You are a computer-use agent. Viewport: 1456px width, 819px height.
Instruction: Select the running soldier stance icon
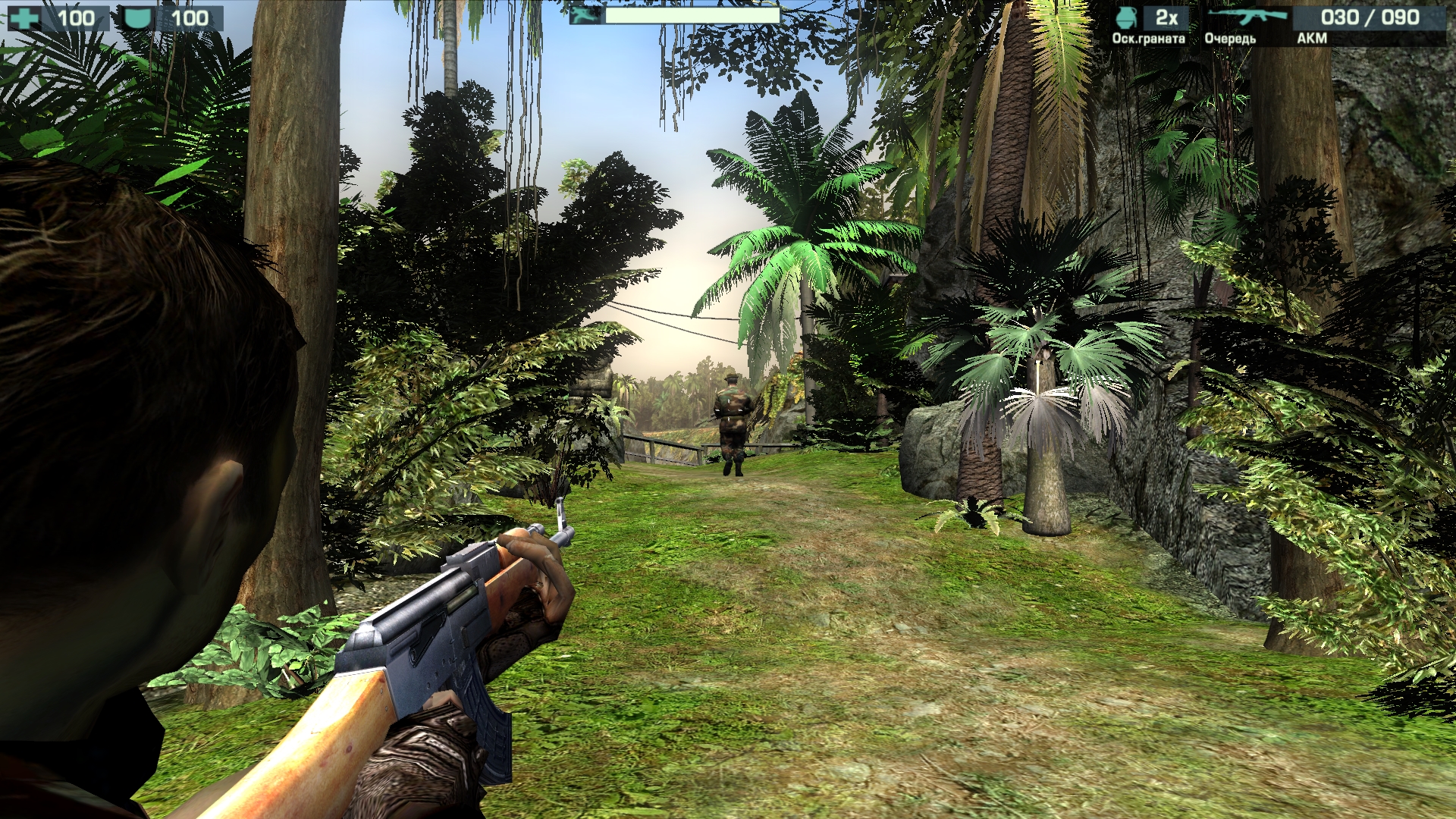586,15
